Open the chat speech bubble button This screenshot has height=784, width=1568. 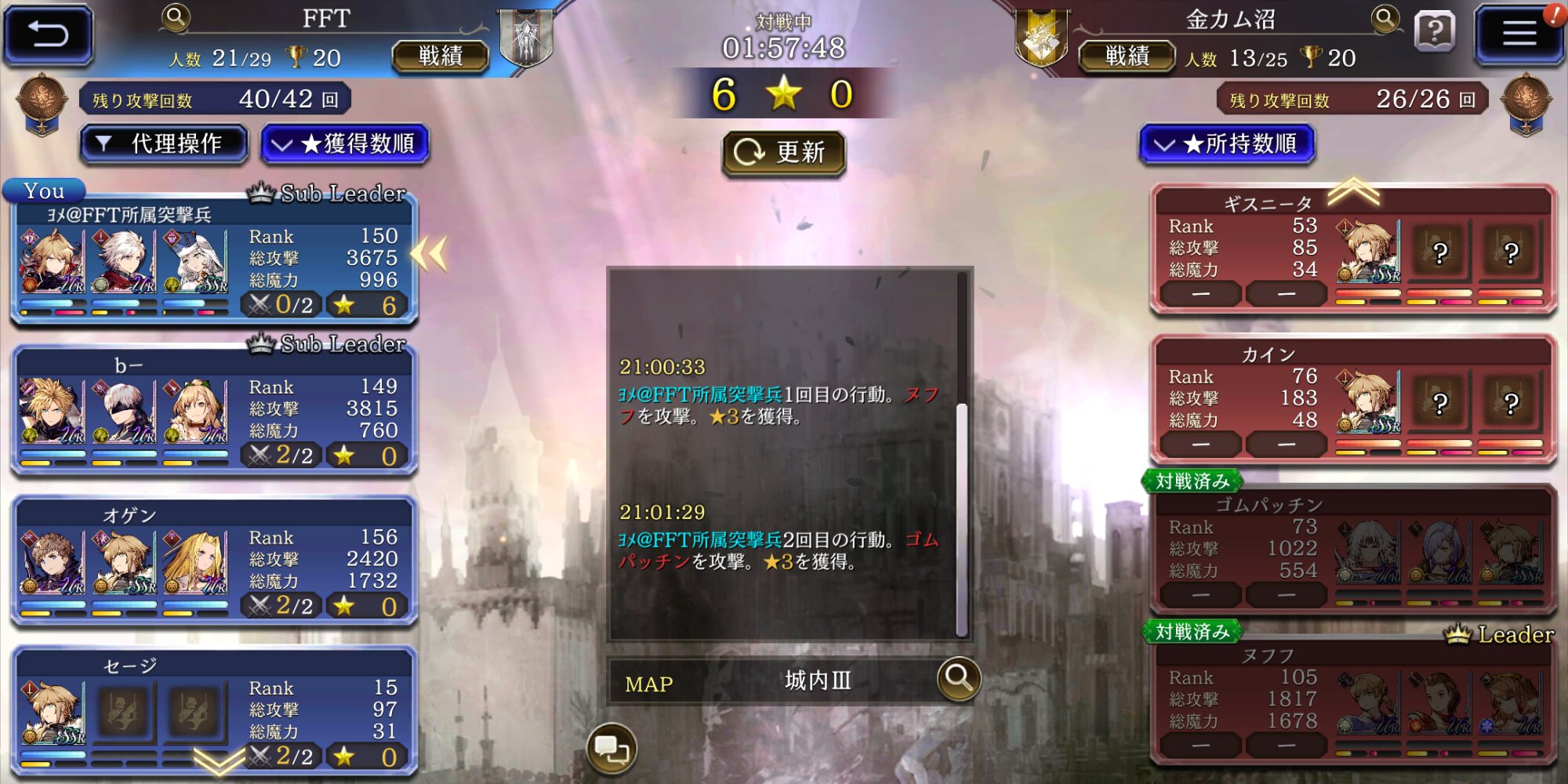(612, 749)
